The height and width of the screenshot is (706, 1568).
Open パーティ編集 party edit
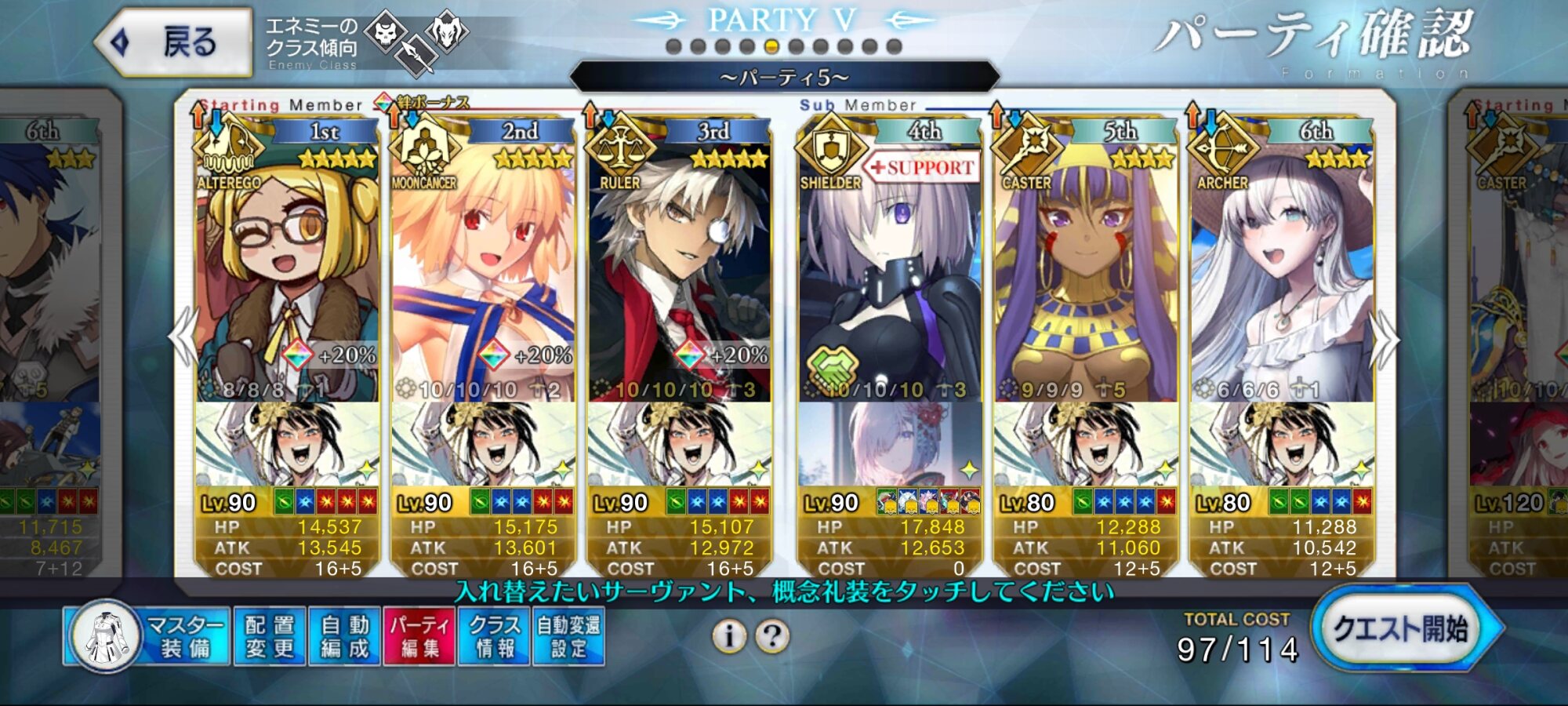pos(419,636)
